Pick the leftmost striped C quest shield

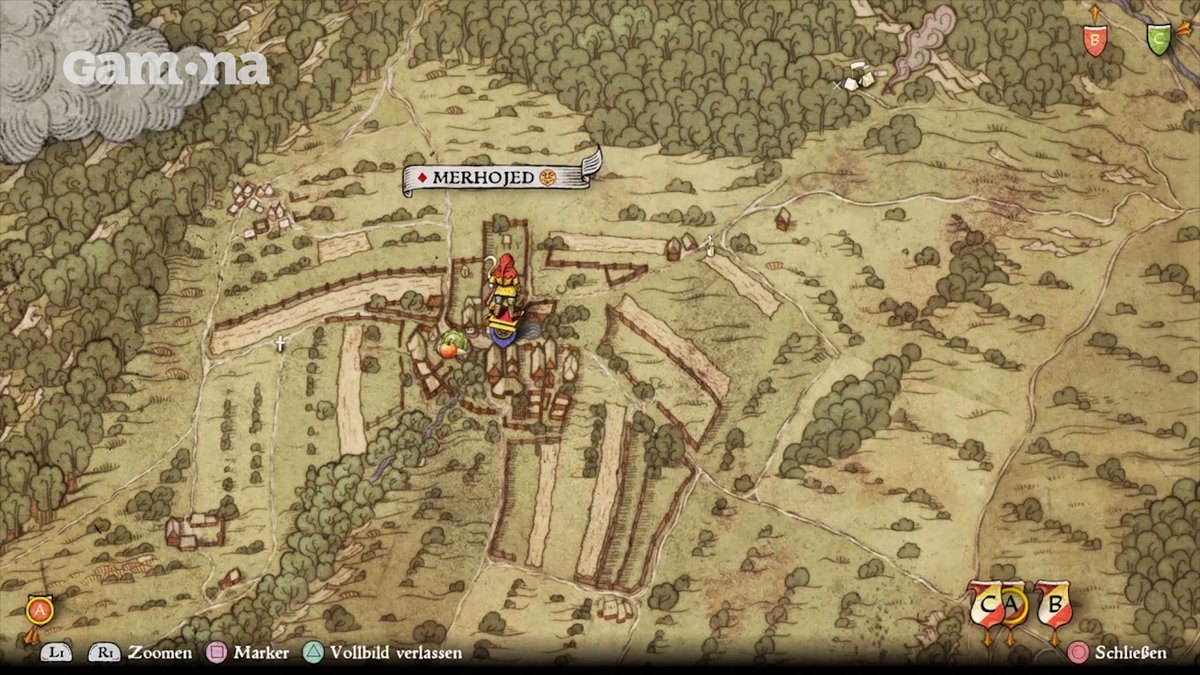point(987,603)
